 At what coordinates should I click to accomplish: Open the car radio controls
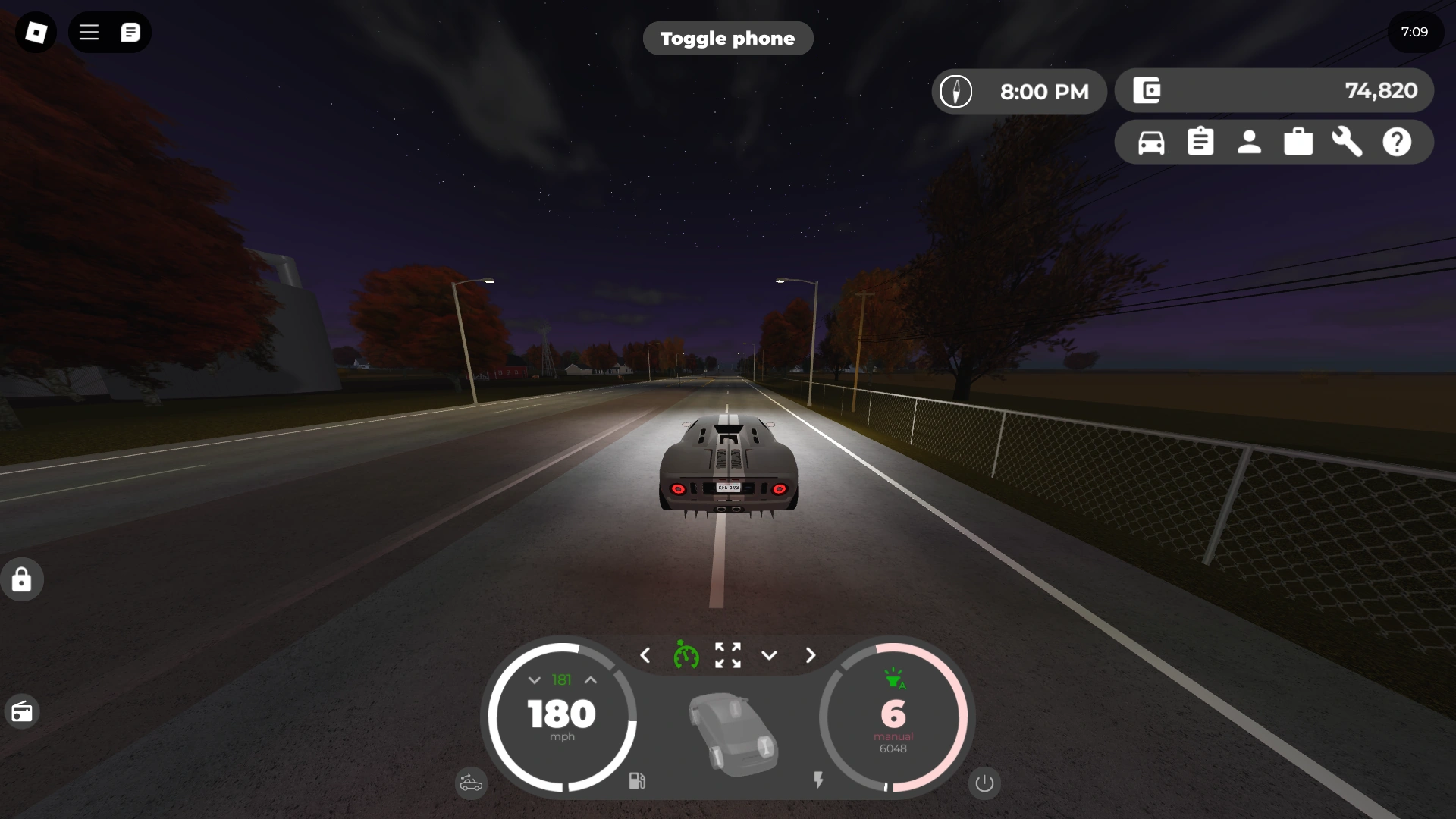22,711
